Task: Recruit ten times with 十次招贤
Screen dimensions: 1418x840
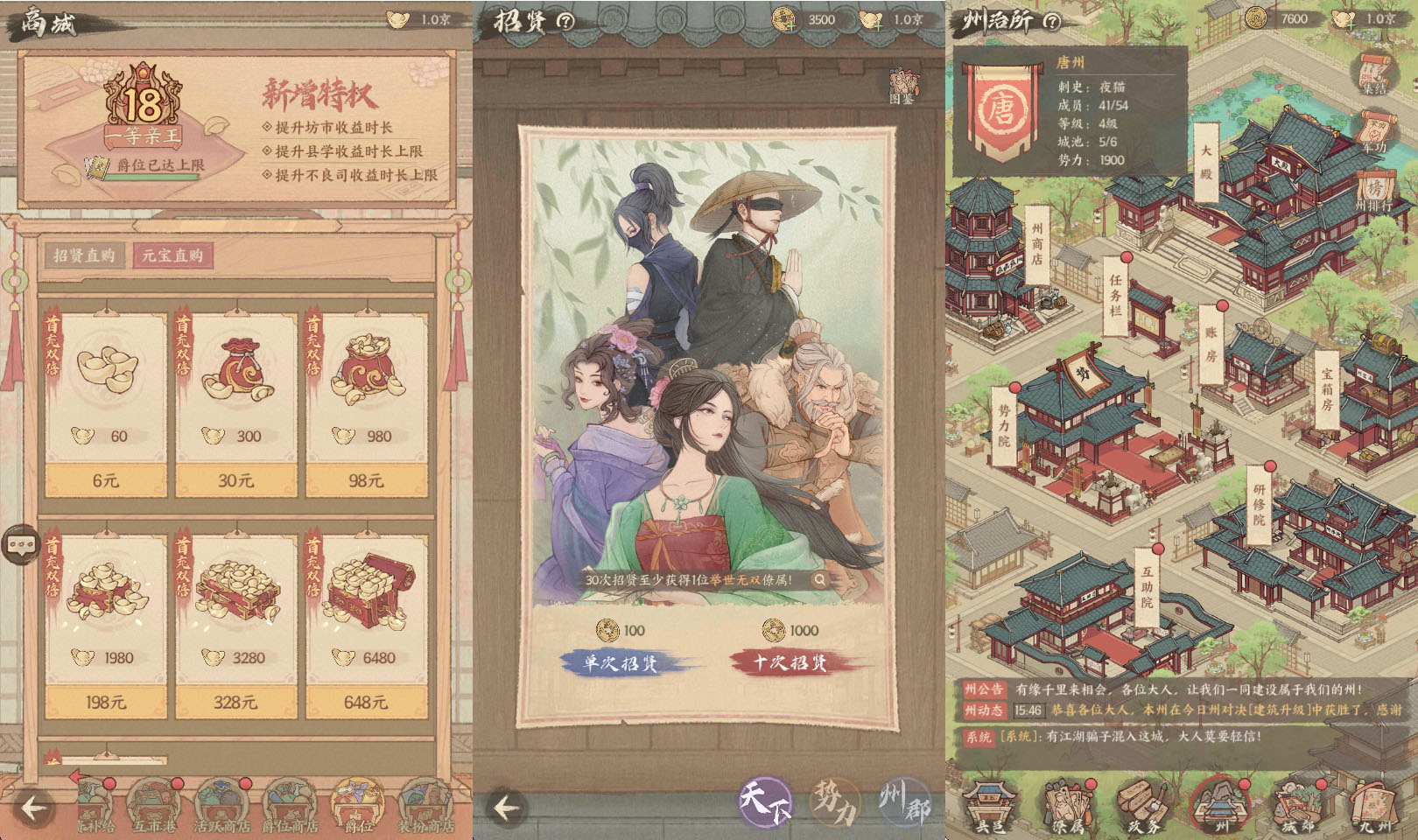Action: (790, 662)
